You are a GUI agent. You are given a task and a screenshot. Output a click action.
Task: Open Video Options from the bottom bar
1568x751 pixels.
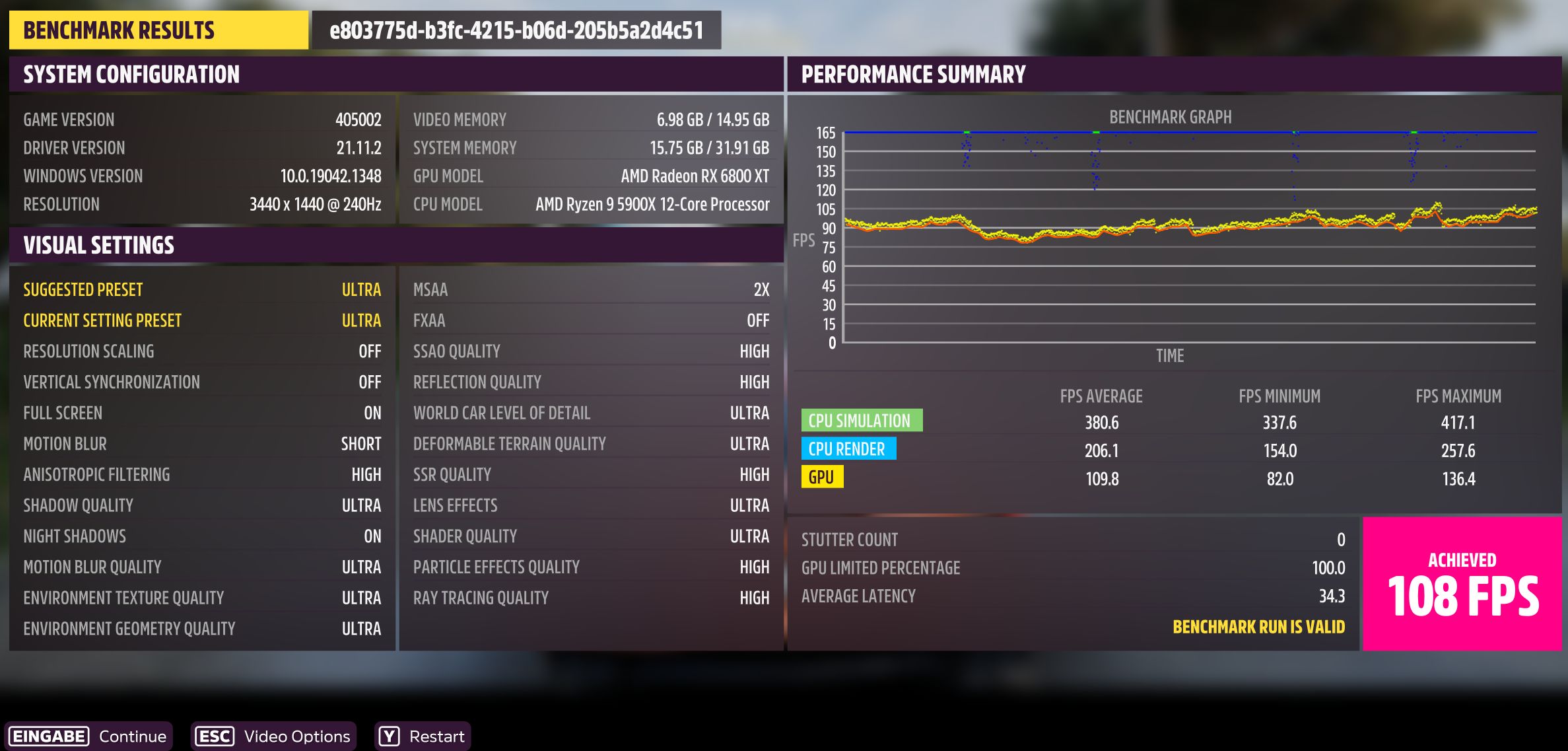296,736
